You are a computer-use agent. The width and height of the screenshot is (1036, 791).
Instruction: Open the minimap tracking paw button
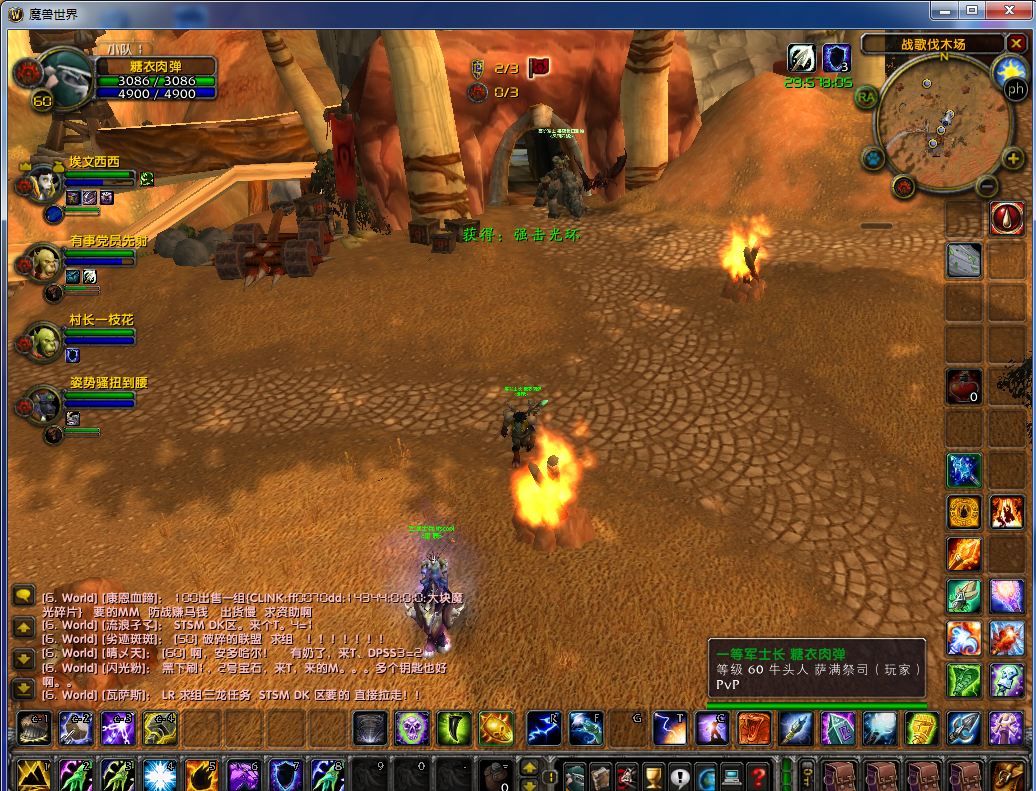click(872, 159)
